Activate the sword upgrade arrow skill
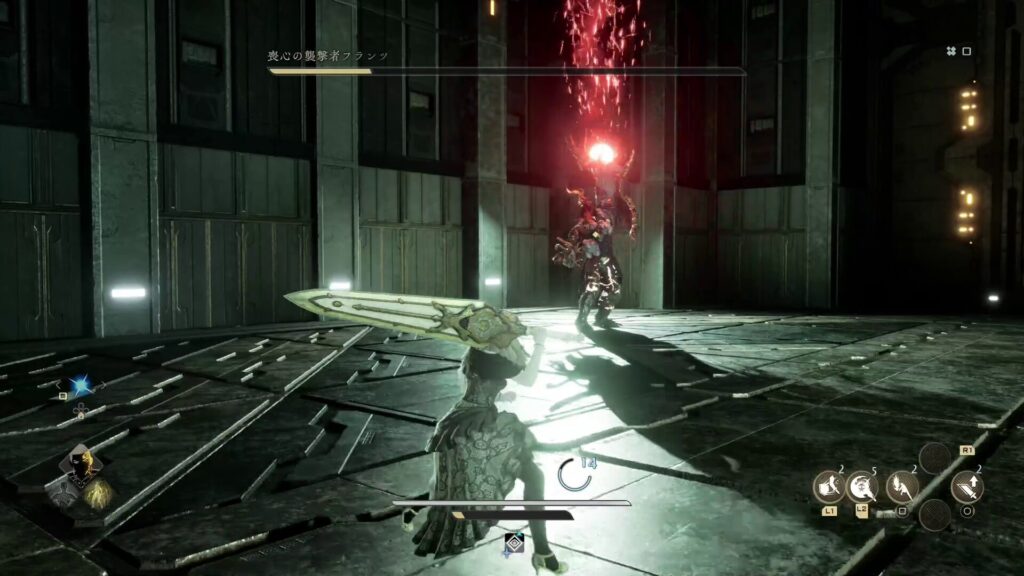Image resolution: width=1024 pixels, height=576 pixels. click(967, 487)
